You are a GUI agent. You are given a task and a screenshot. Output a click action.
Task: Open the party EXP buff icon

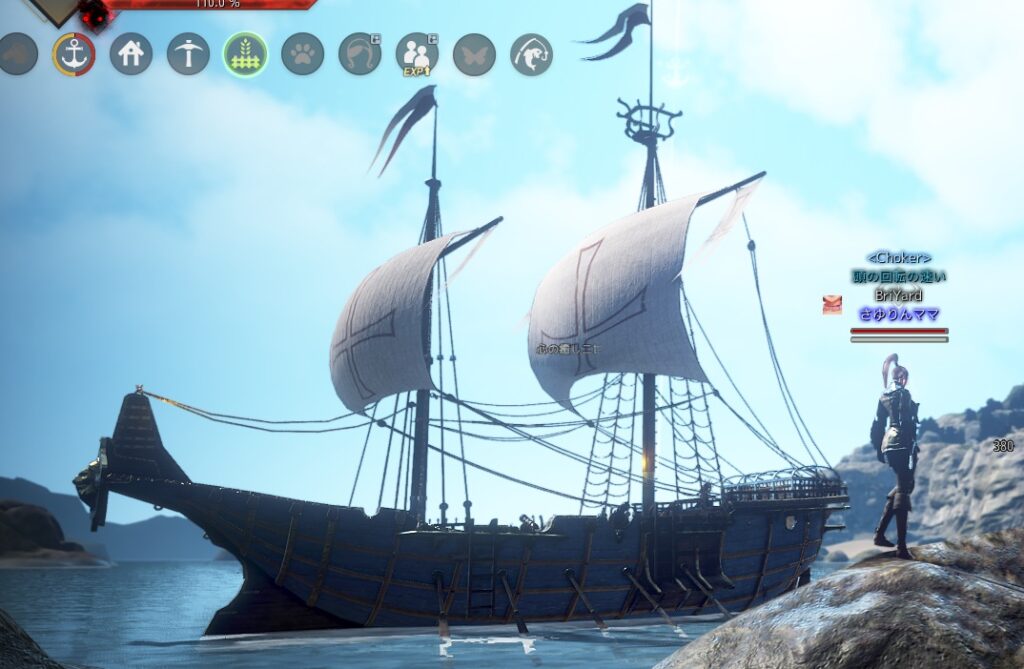point(417,54)
